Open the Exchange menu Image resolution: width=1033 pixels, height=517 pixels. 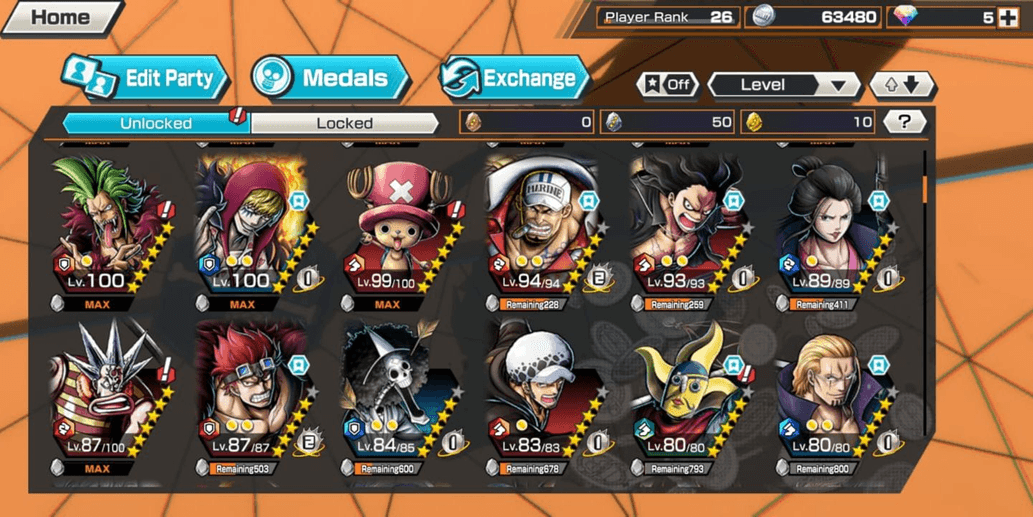[514, 79]
